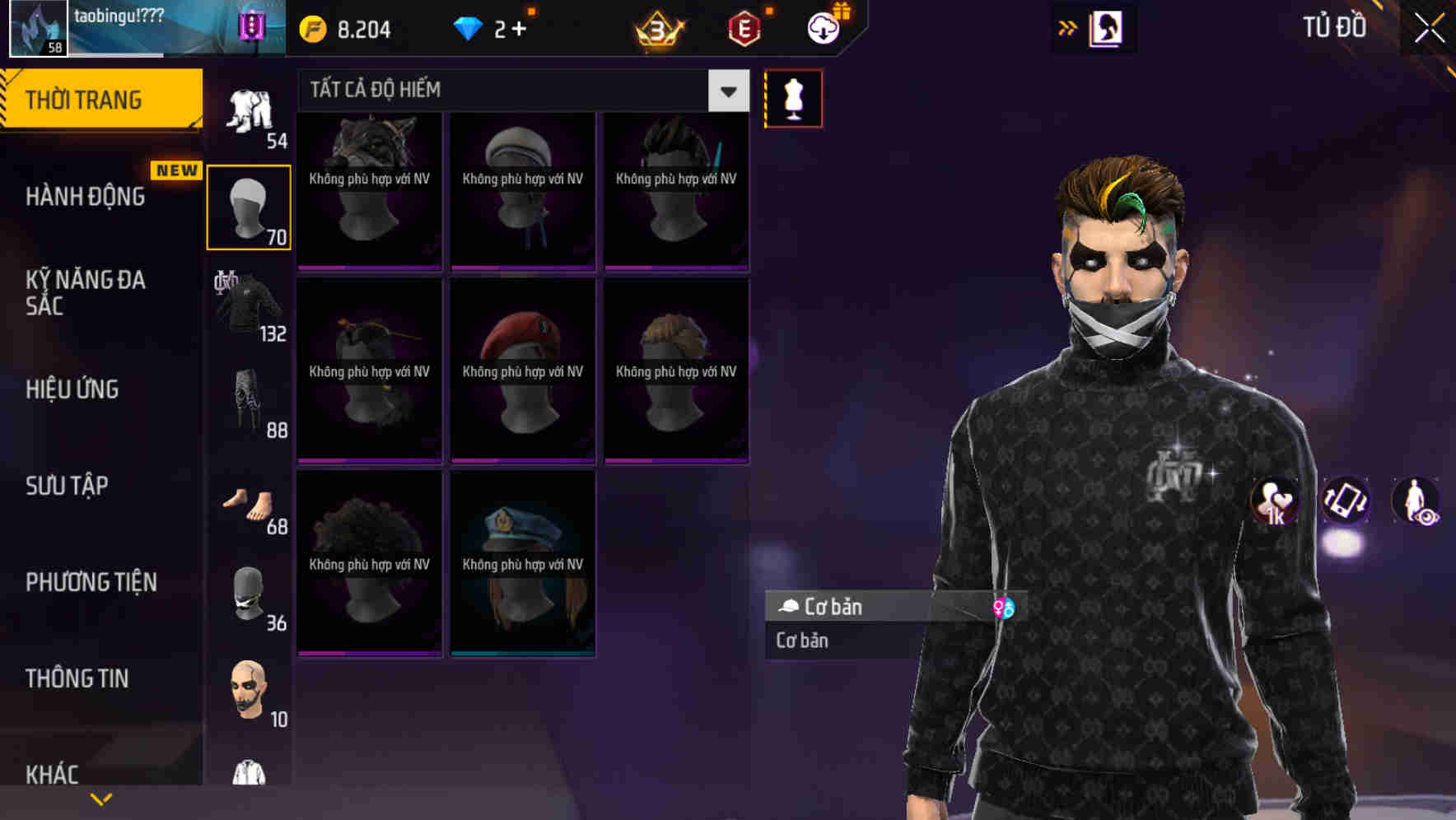This screenshot has height=820, width=1456.
Task: Collapse the panel using the double-arrow icon
Action: pyautogui.click(x=1068, y=26)
